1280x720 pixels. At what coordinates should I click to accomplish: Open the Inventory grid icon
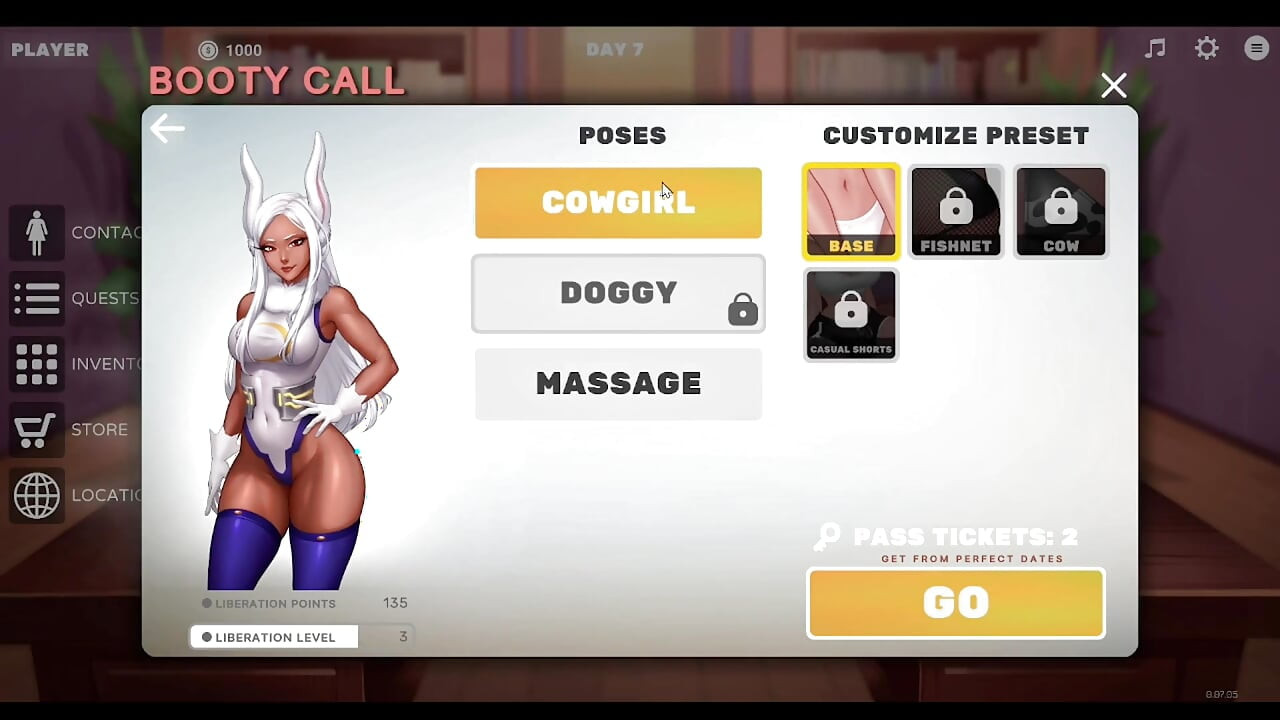tap(37, 363)
